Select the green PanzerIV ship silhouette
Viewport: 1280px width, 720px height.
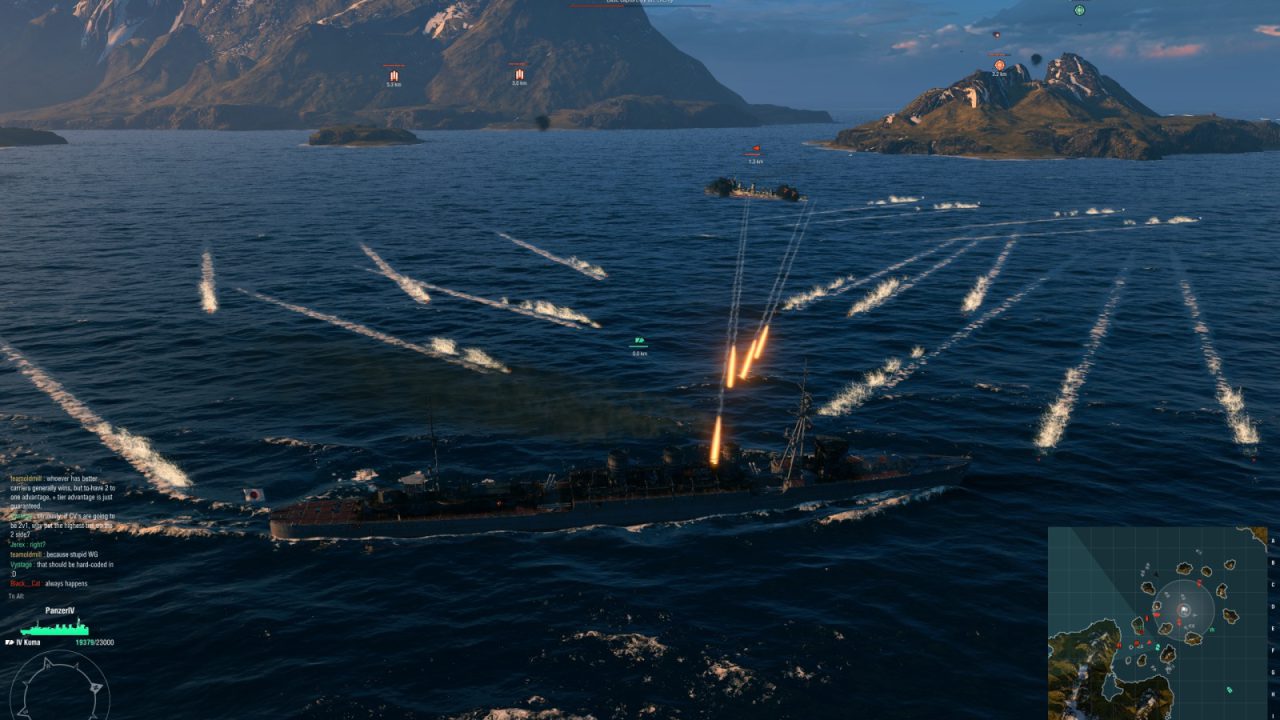click(x=54, y=628)
